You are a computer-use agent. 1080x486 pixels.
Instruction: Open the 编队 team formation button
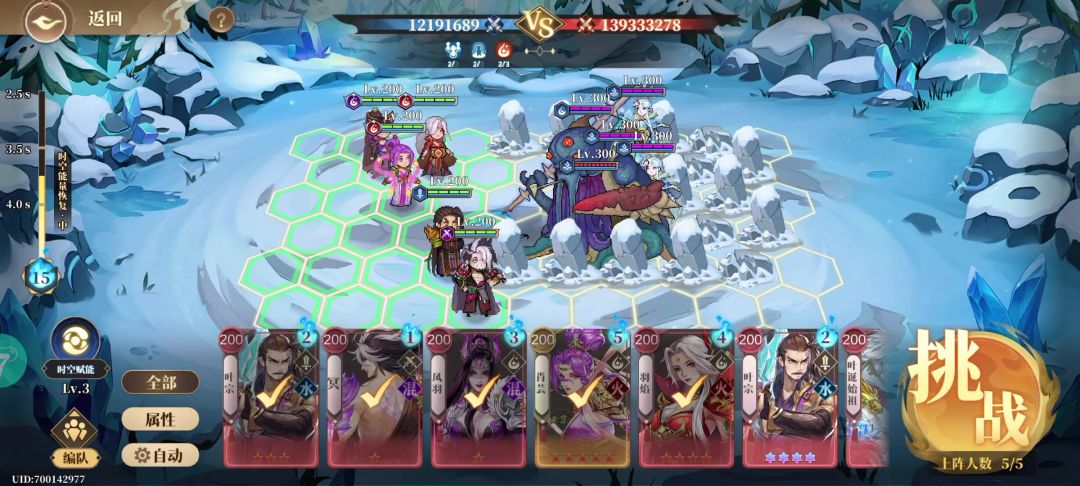pos(73,440)
